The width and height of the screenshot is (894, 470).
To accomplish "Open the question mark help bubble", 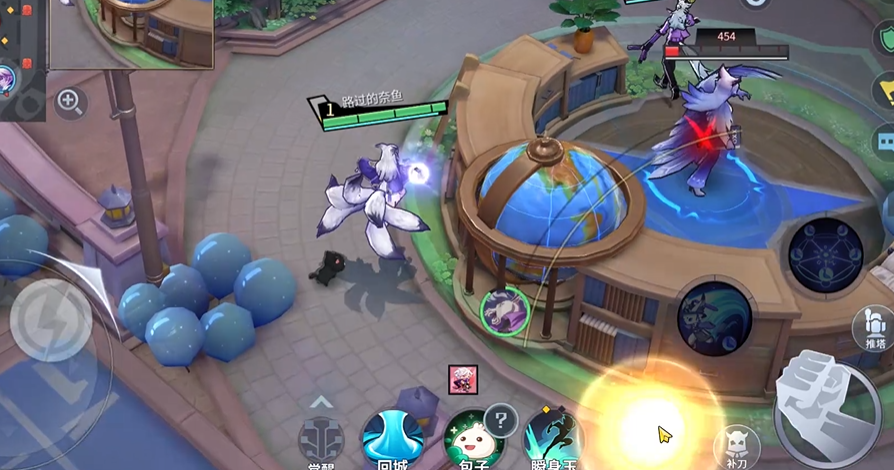I will pos(500,417).
